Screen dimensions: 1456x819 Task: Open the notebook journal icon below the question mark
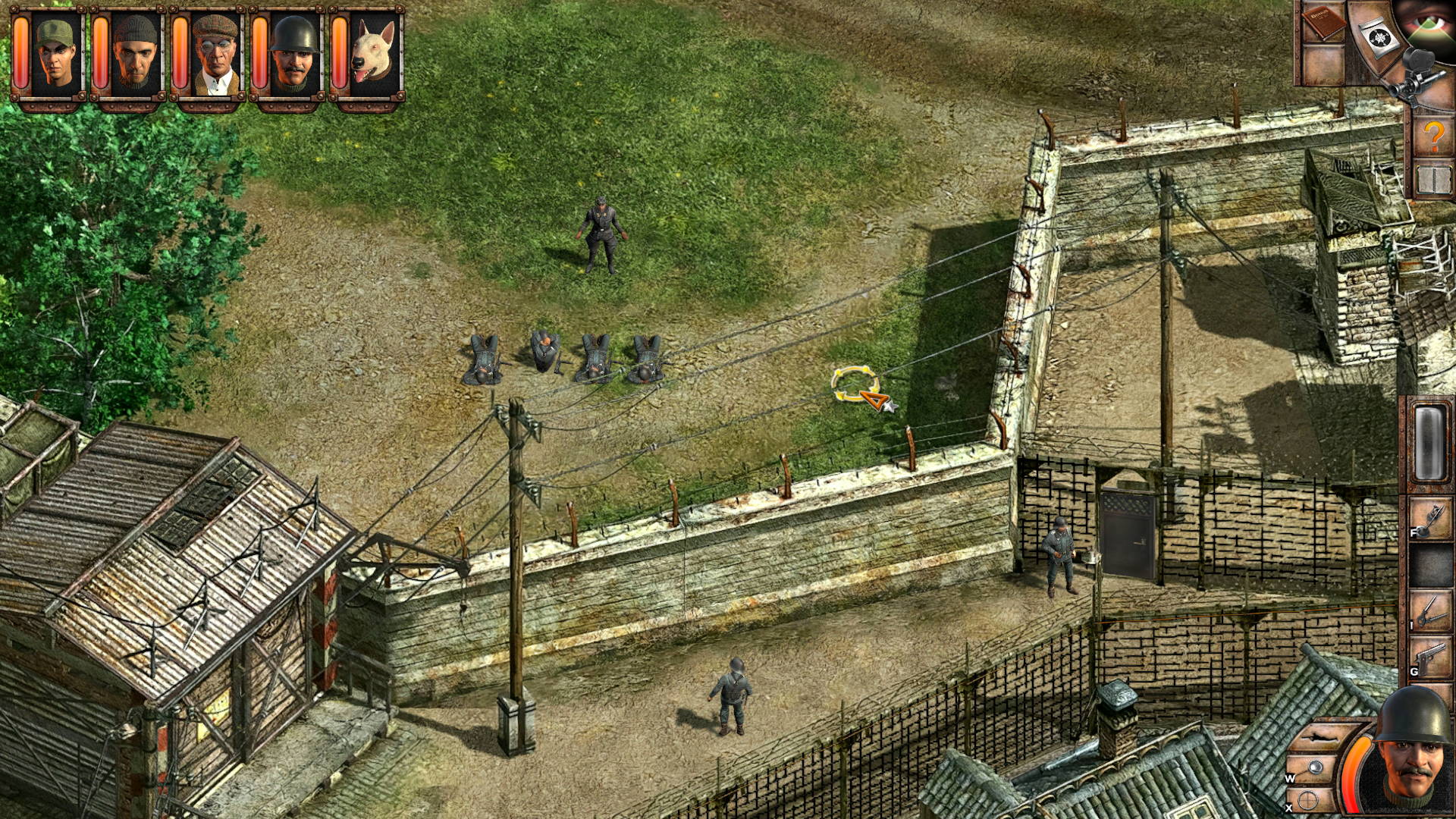[1435, 180]
